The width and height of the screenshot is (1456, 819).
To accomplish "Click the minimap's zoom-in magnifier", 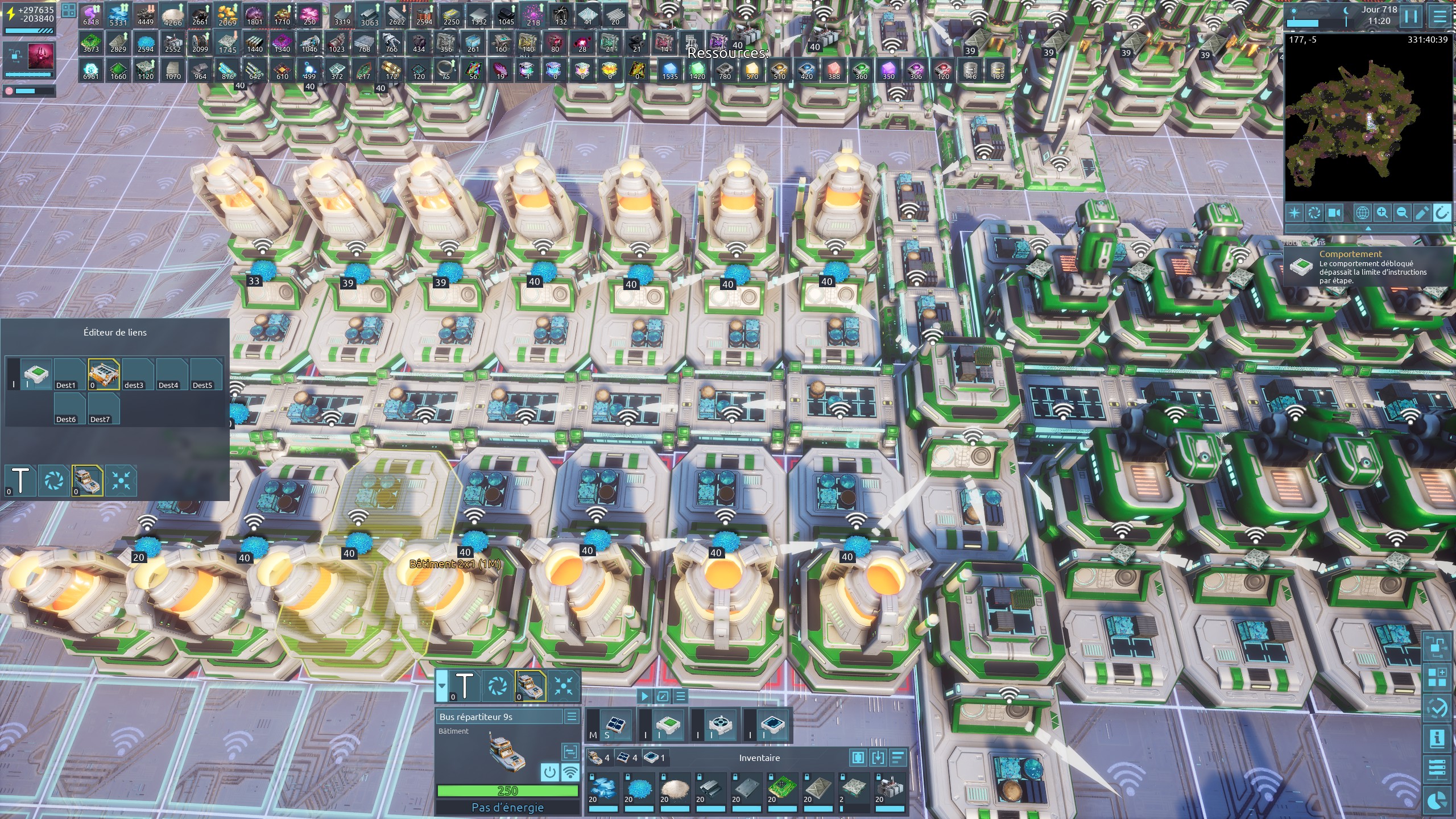I will pyautogui.click(x=1382, y=213).
